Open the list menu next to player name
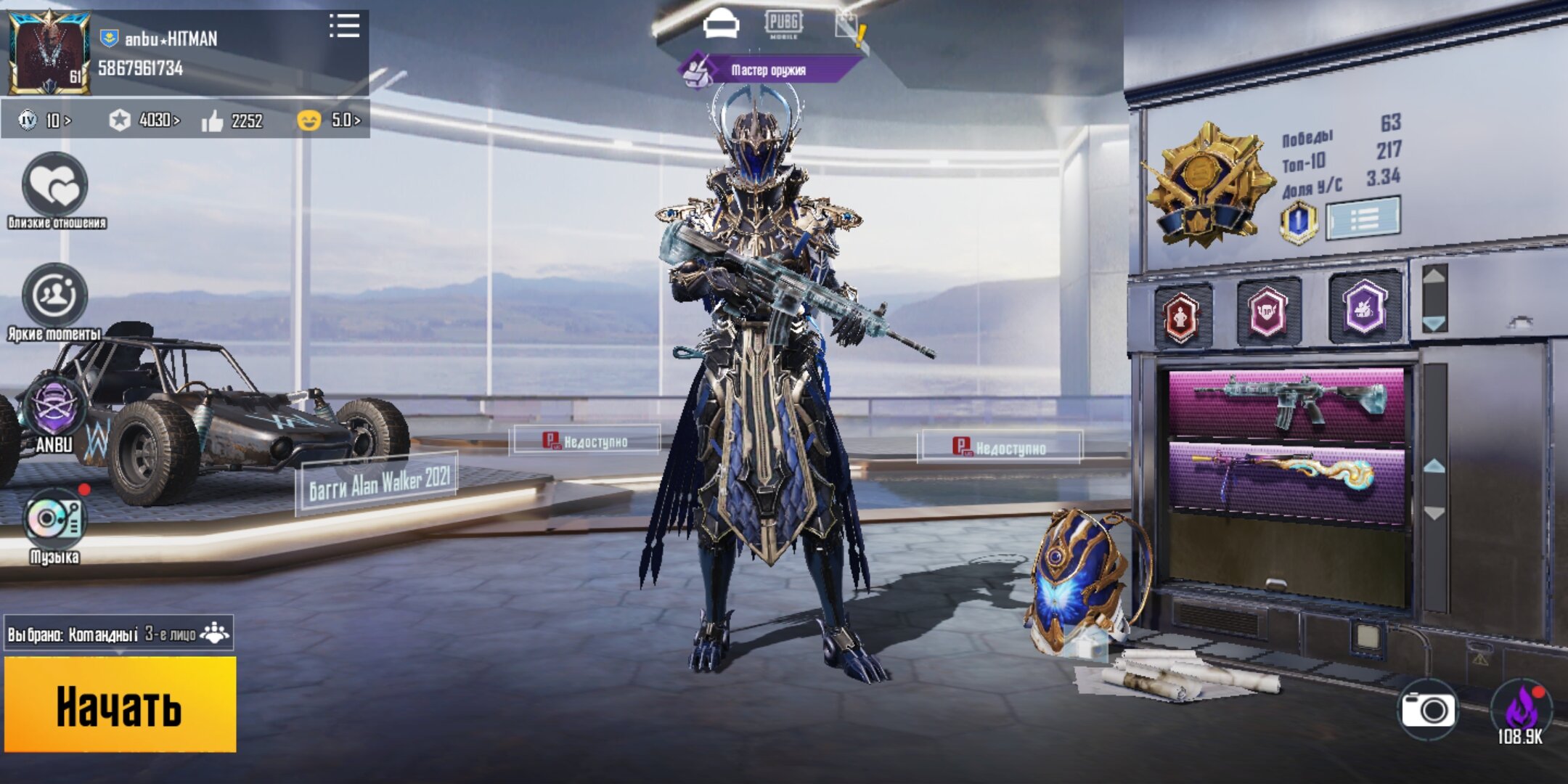 344,26
